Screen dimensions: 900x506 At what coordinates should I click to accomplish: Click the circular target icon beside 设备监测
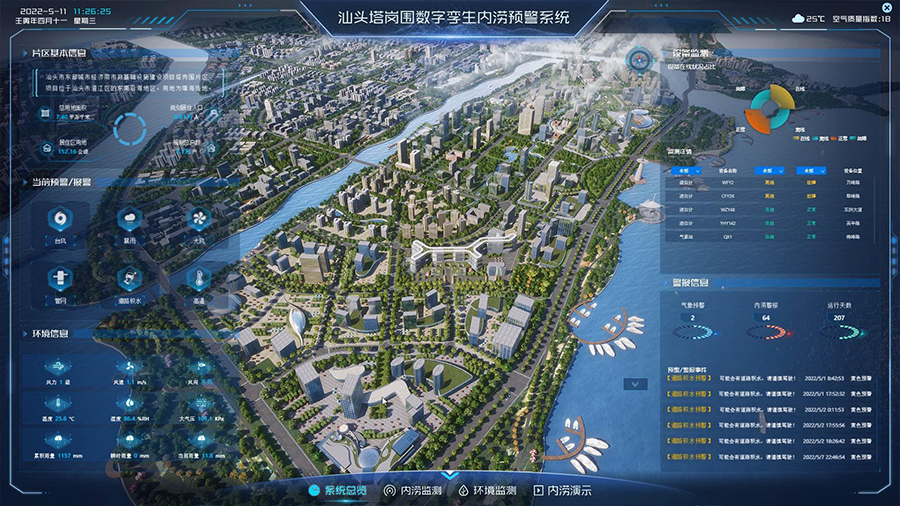(637, 59)
